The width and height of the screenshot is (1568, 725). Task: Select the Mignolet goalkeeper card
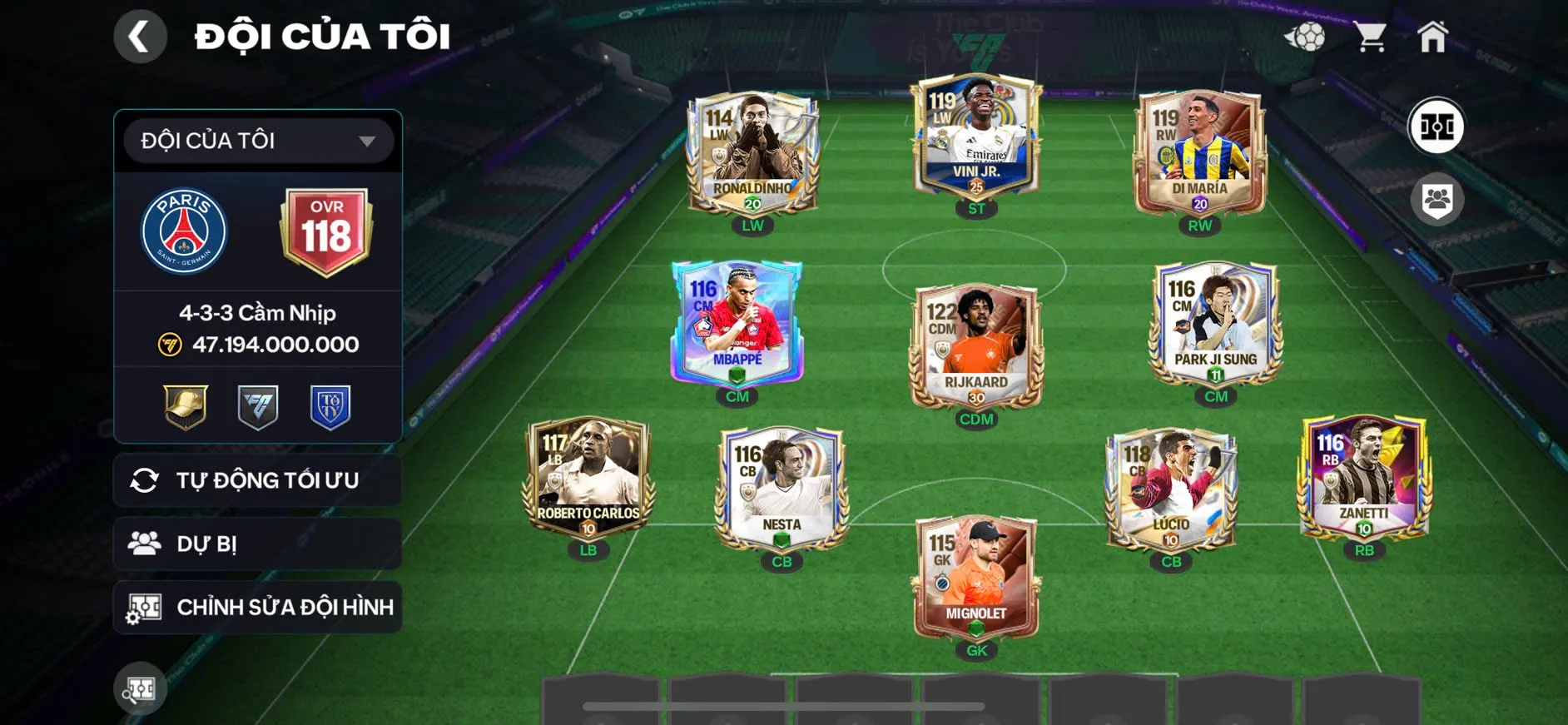coord(976,579)
